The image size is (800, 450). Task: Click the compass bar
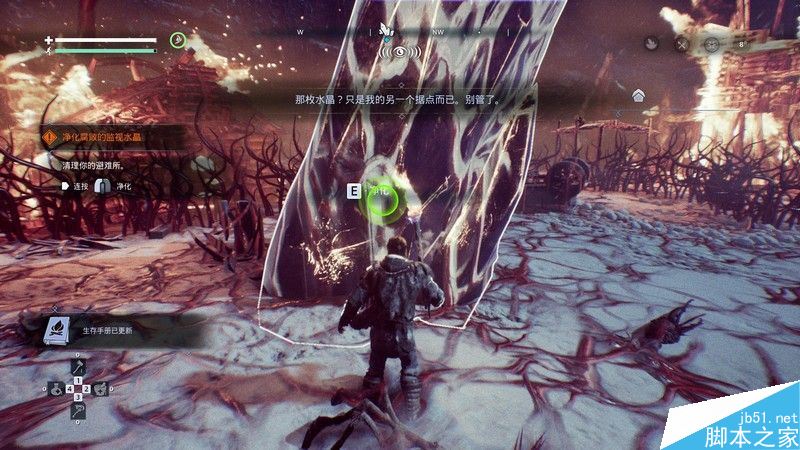point(400,32)
